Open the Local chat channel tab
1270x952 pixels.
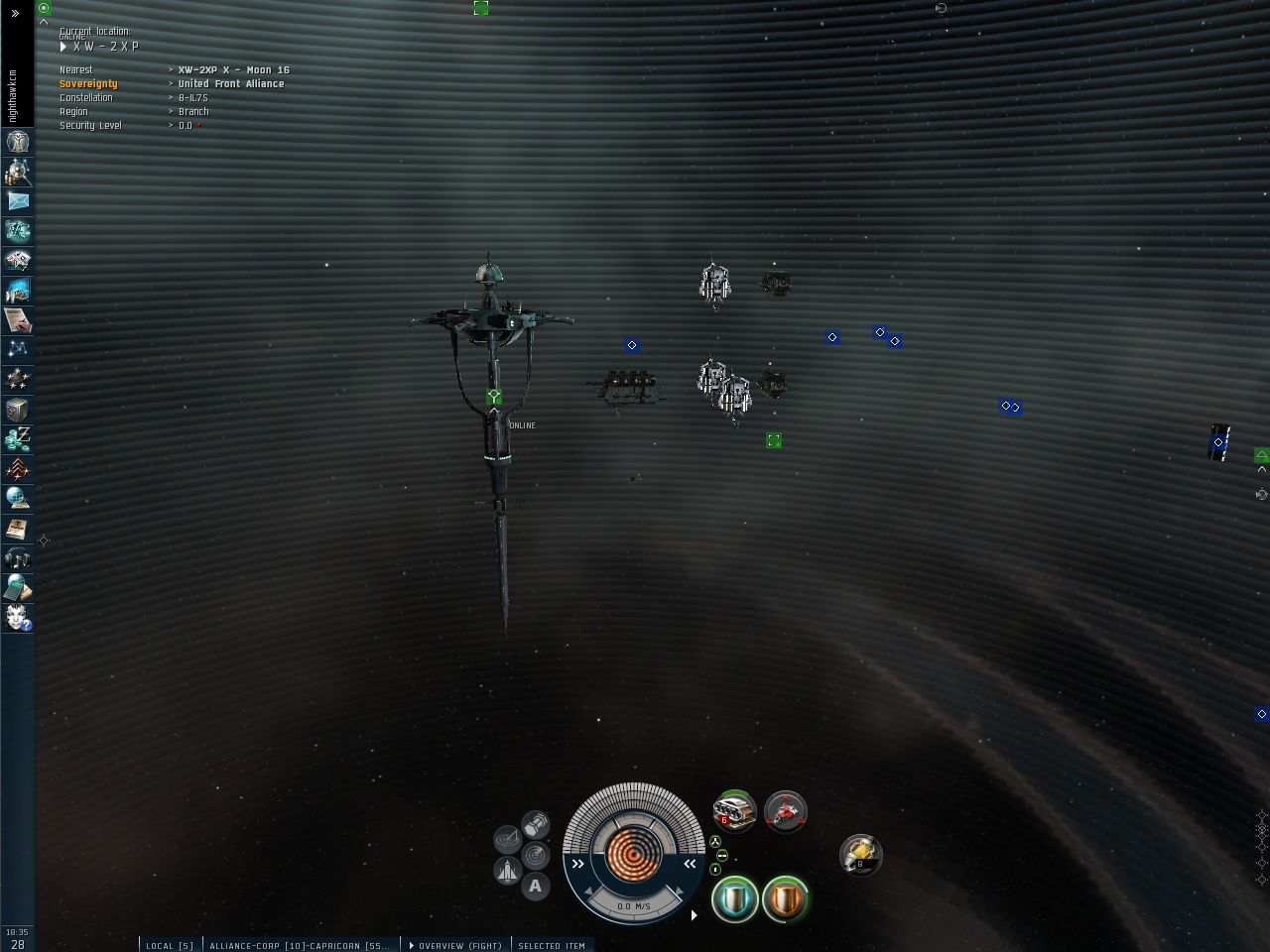point(169,945)
